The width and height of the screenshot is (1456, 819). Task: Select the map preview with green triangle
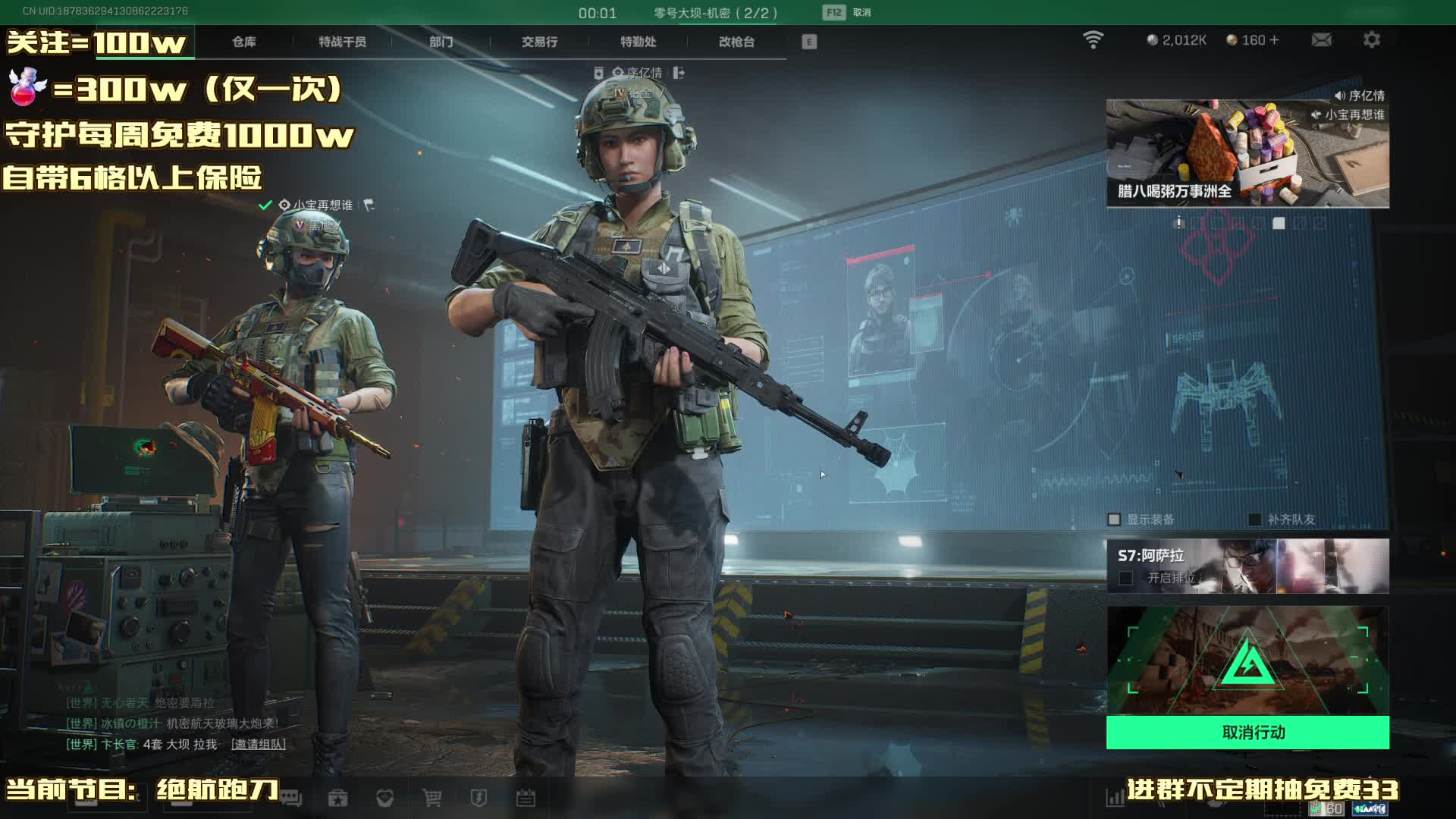1247,661
